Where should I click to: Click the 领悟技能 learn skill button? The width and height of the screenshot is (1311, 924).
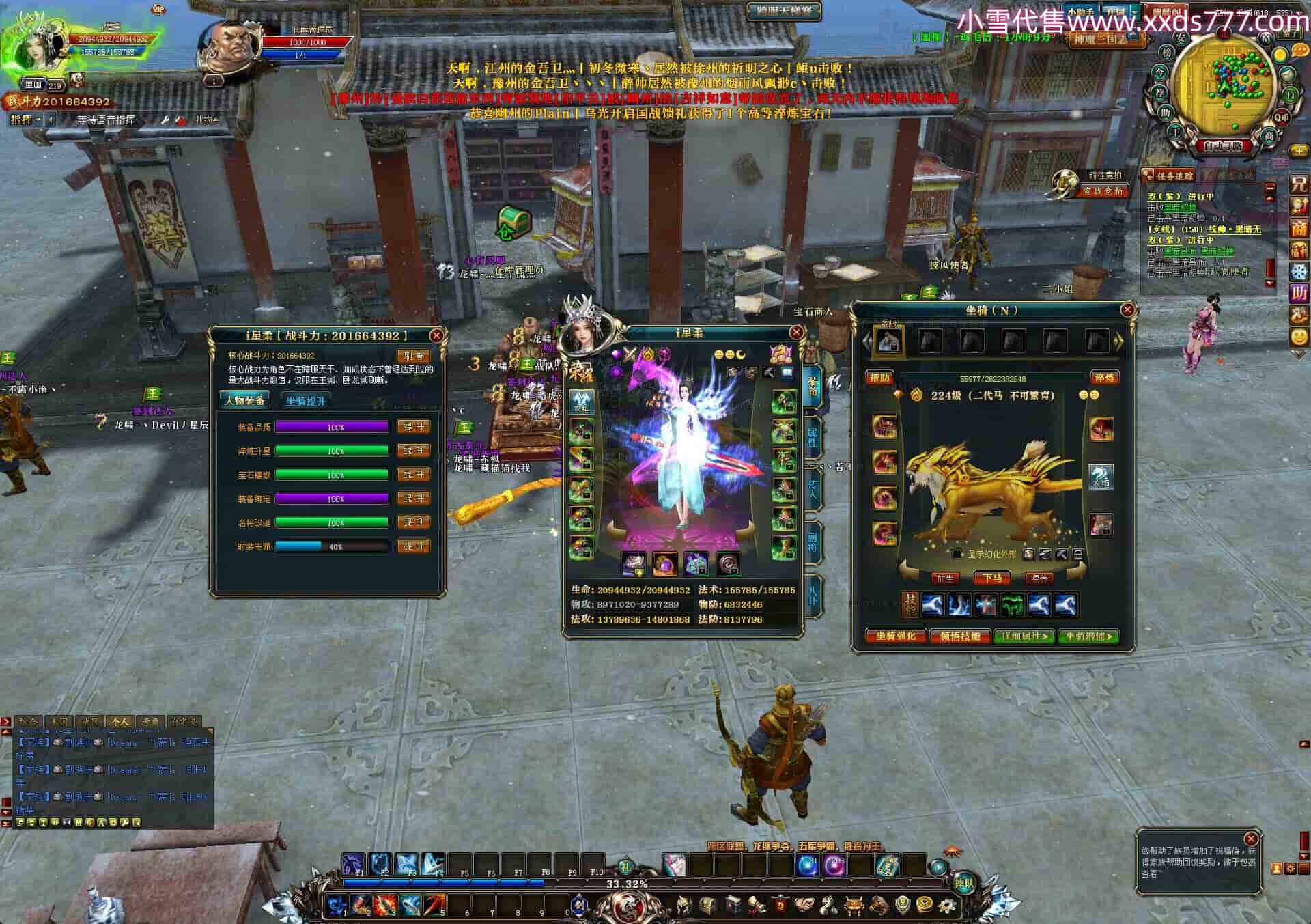pyautogui.click(x=960, y=636)
